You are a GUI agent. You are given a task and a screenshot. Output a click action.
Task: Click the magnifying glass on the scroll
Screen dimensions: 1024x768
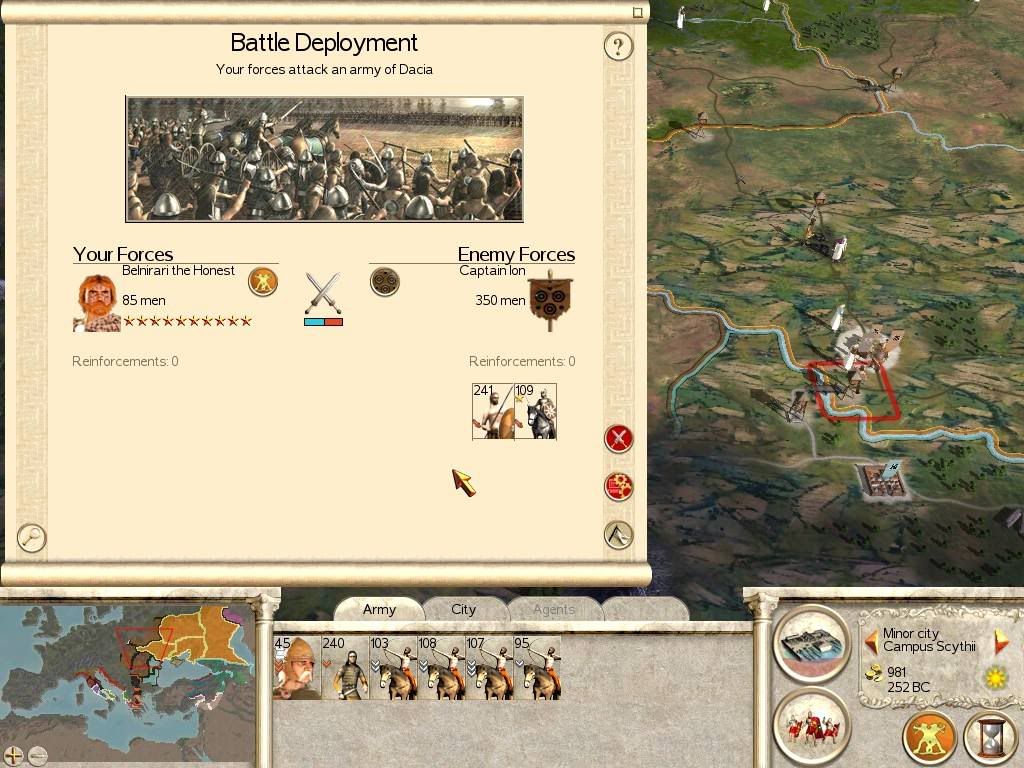point(32,538)
